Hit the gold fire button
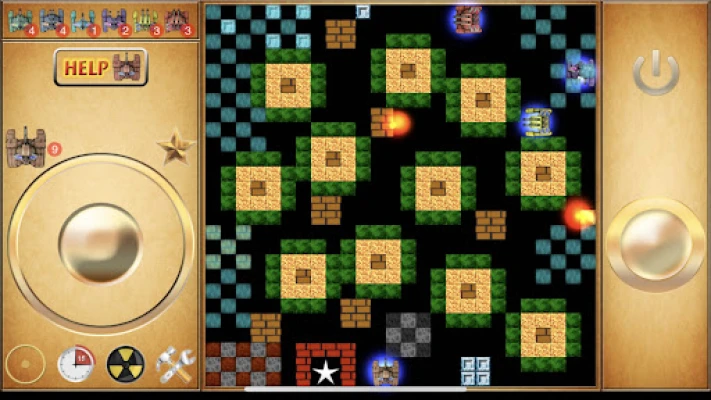This screenshot has width=711, height=400. 655,244
